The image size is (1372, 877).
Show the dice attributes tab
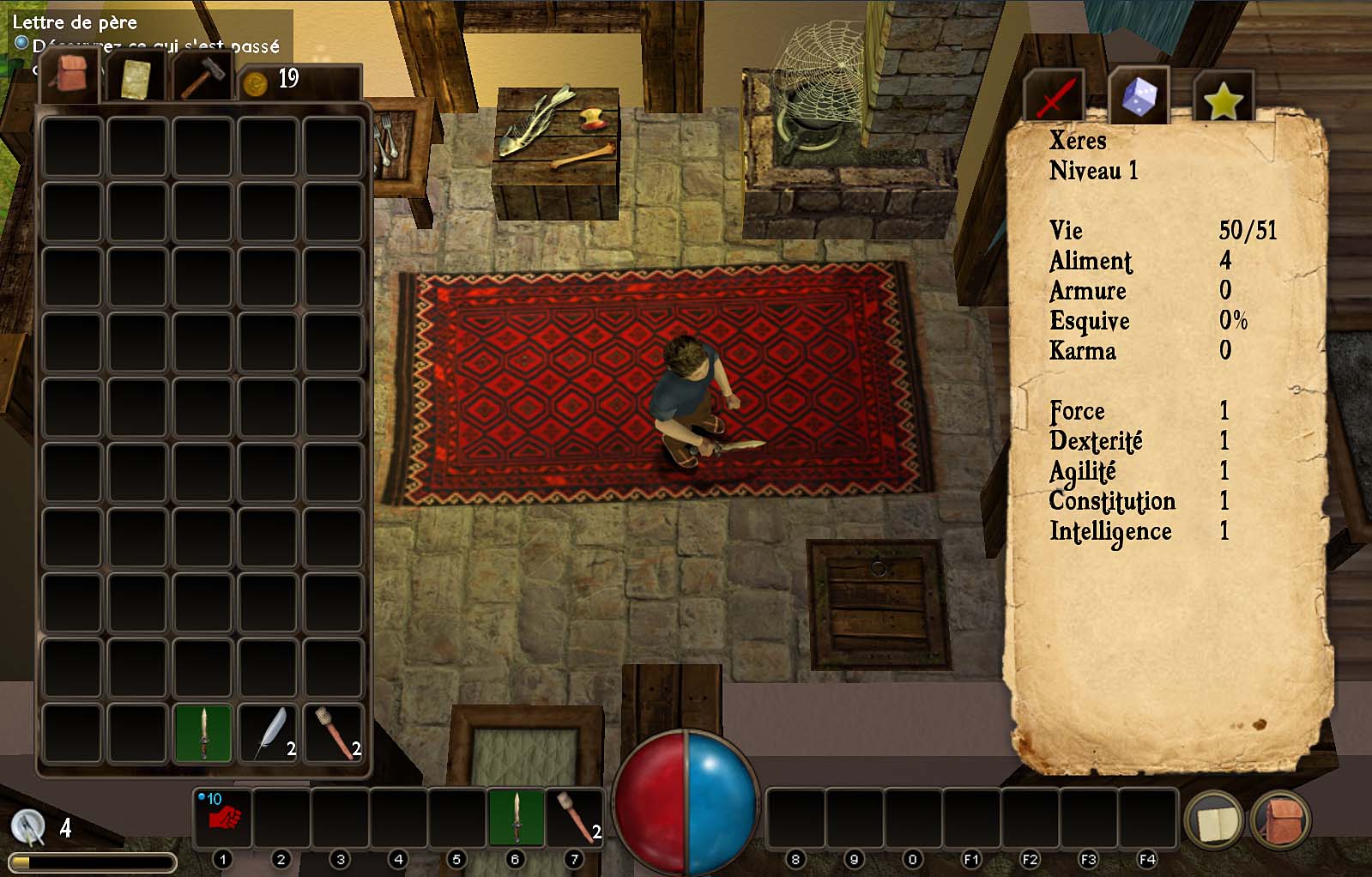pos(1139,96)
